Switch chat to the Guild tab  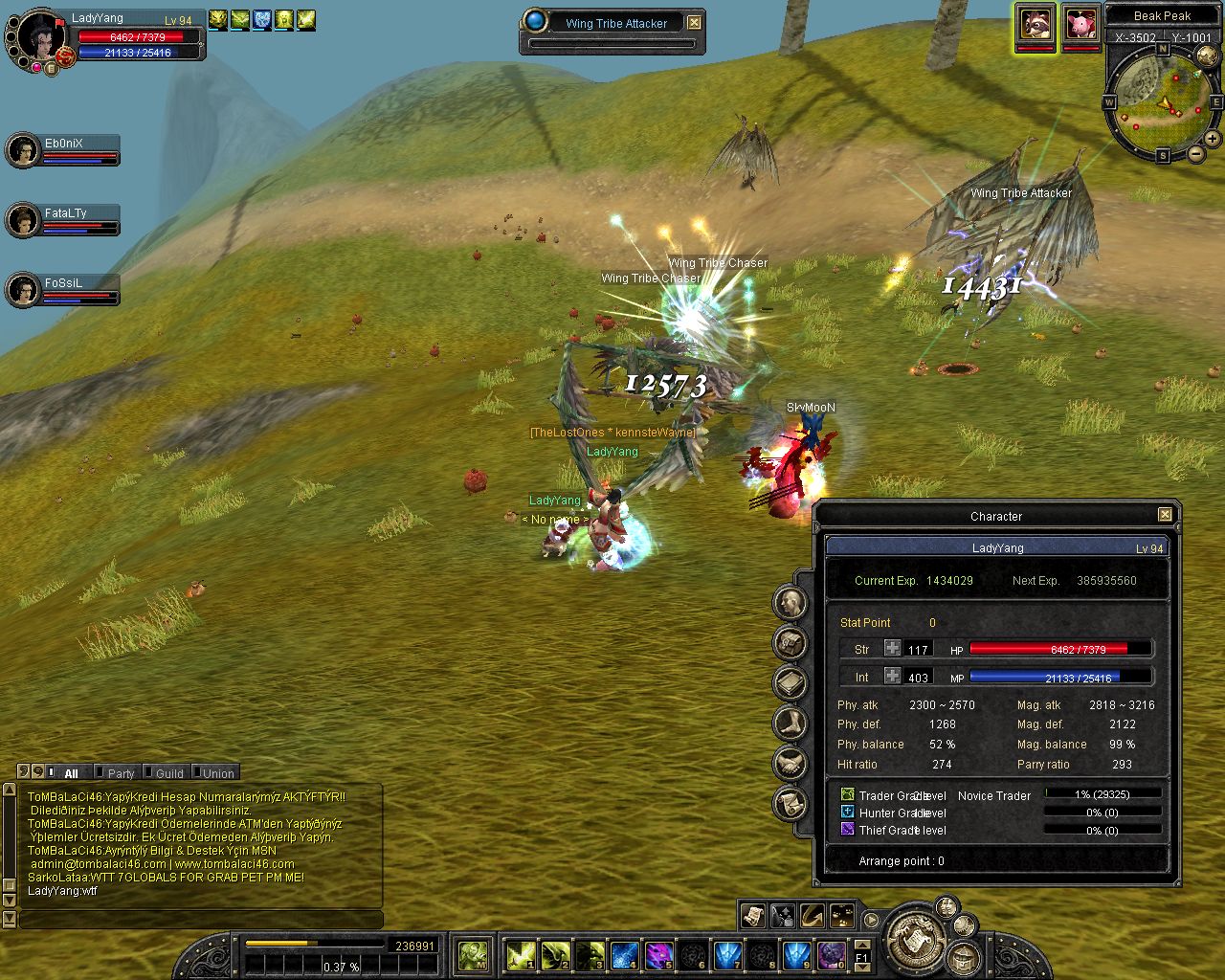tap(169, 773)
